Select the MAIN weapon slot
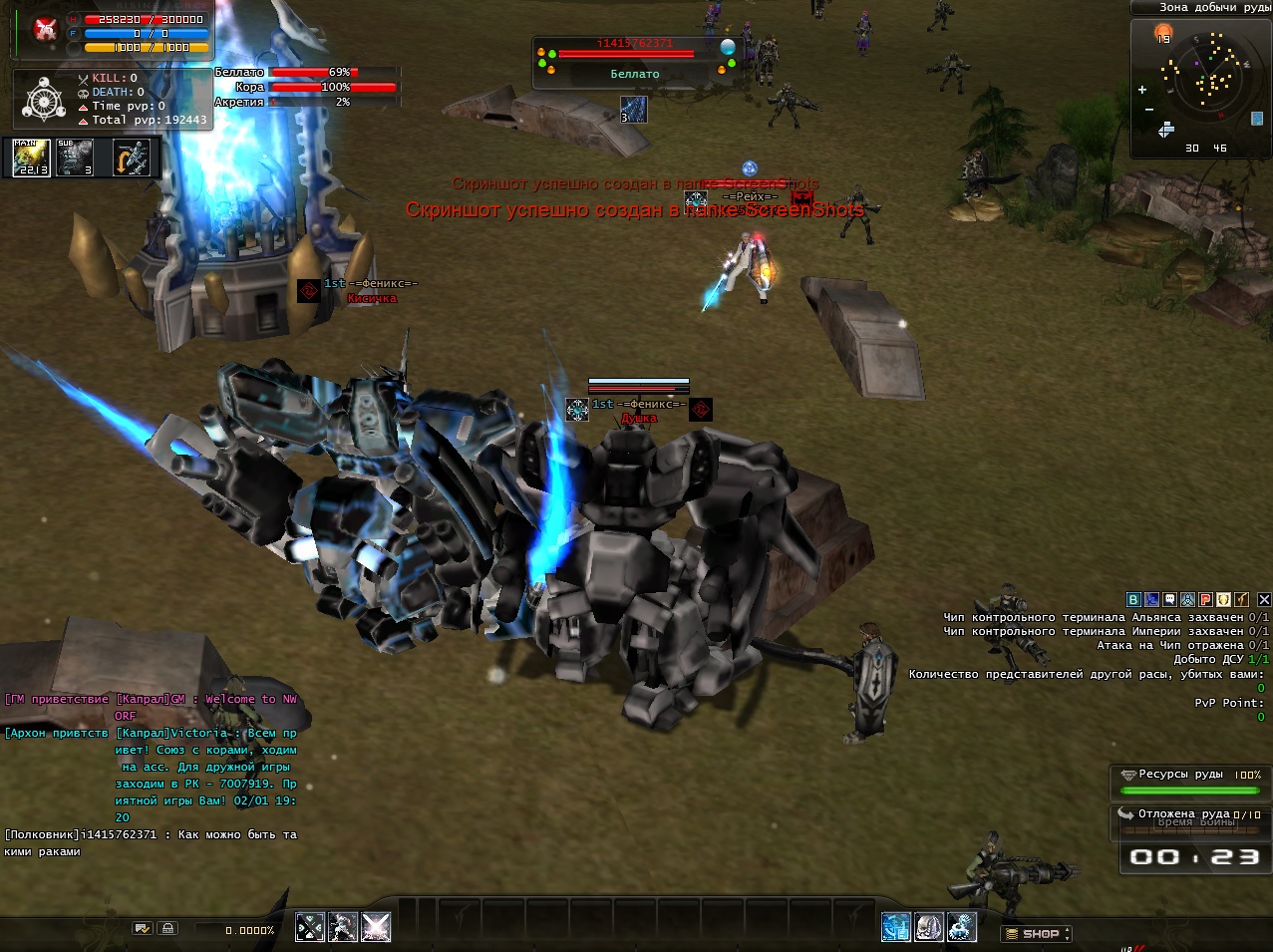 click(x=31, y=158)
